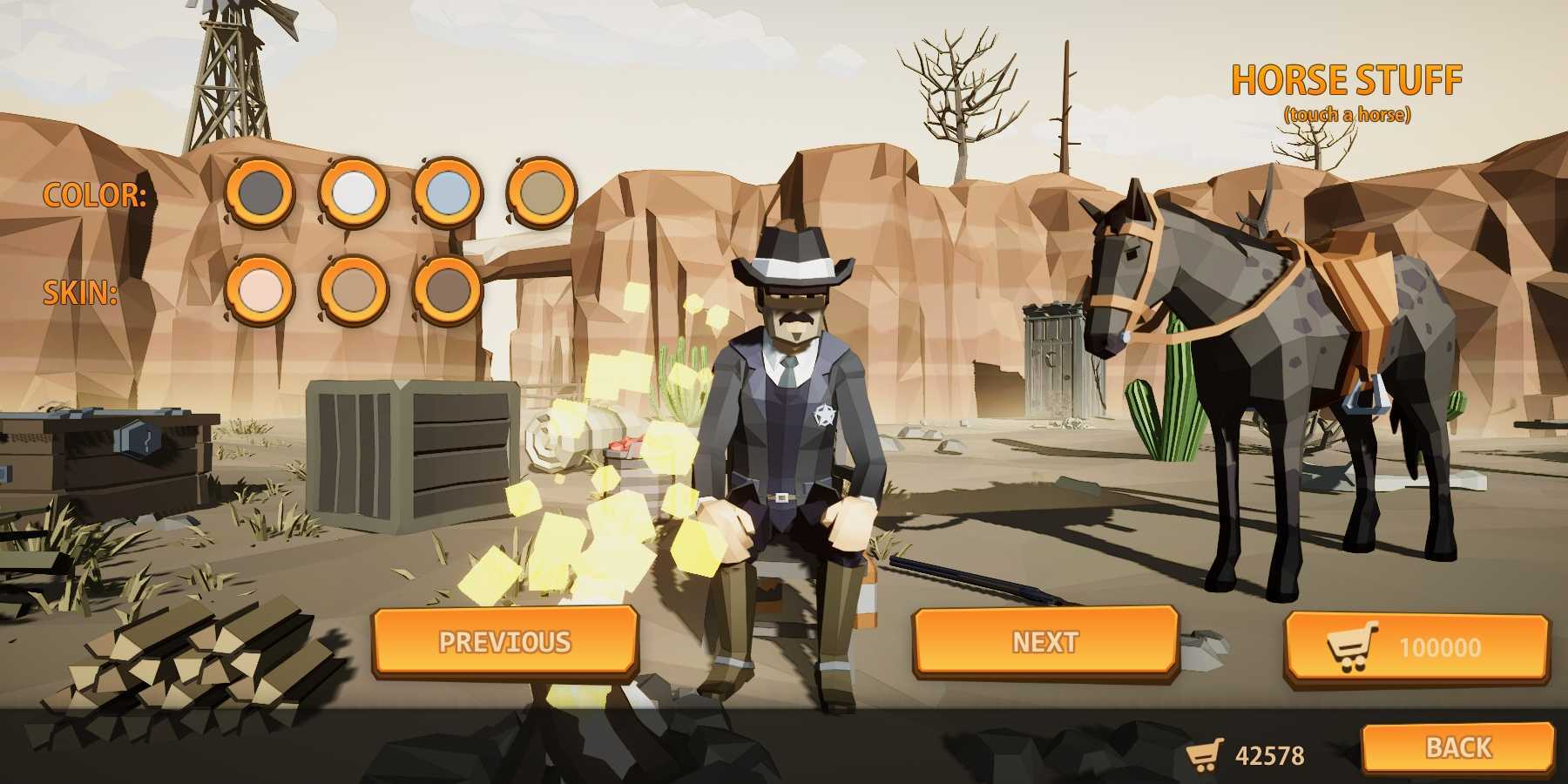The height and width of the screenshot is (784, 1568).
Task: Buy the character for 100000
Action: [1417, 647]
